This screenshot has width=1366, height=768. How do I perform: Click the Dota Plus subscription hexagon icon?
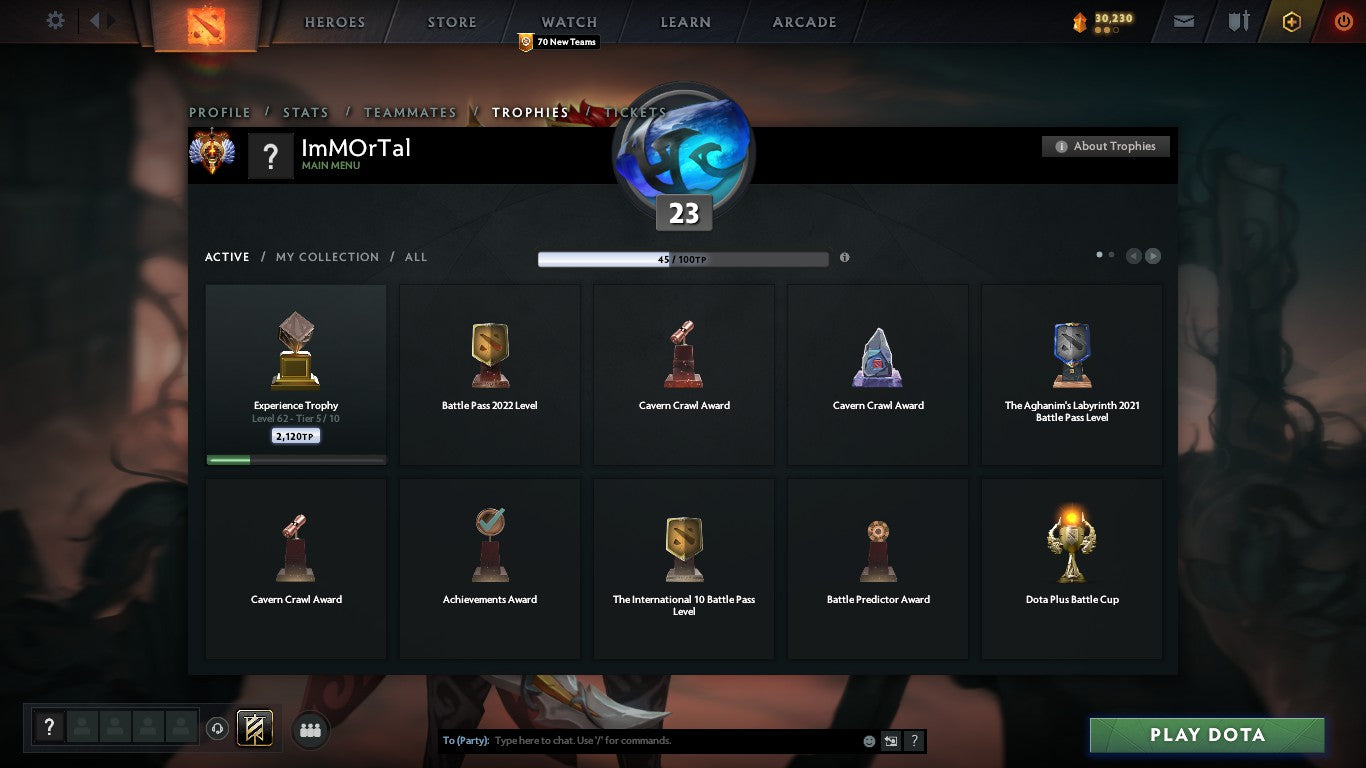pos(1291,20)
